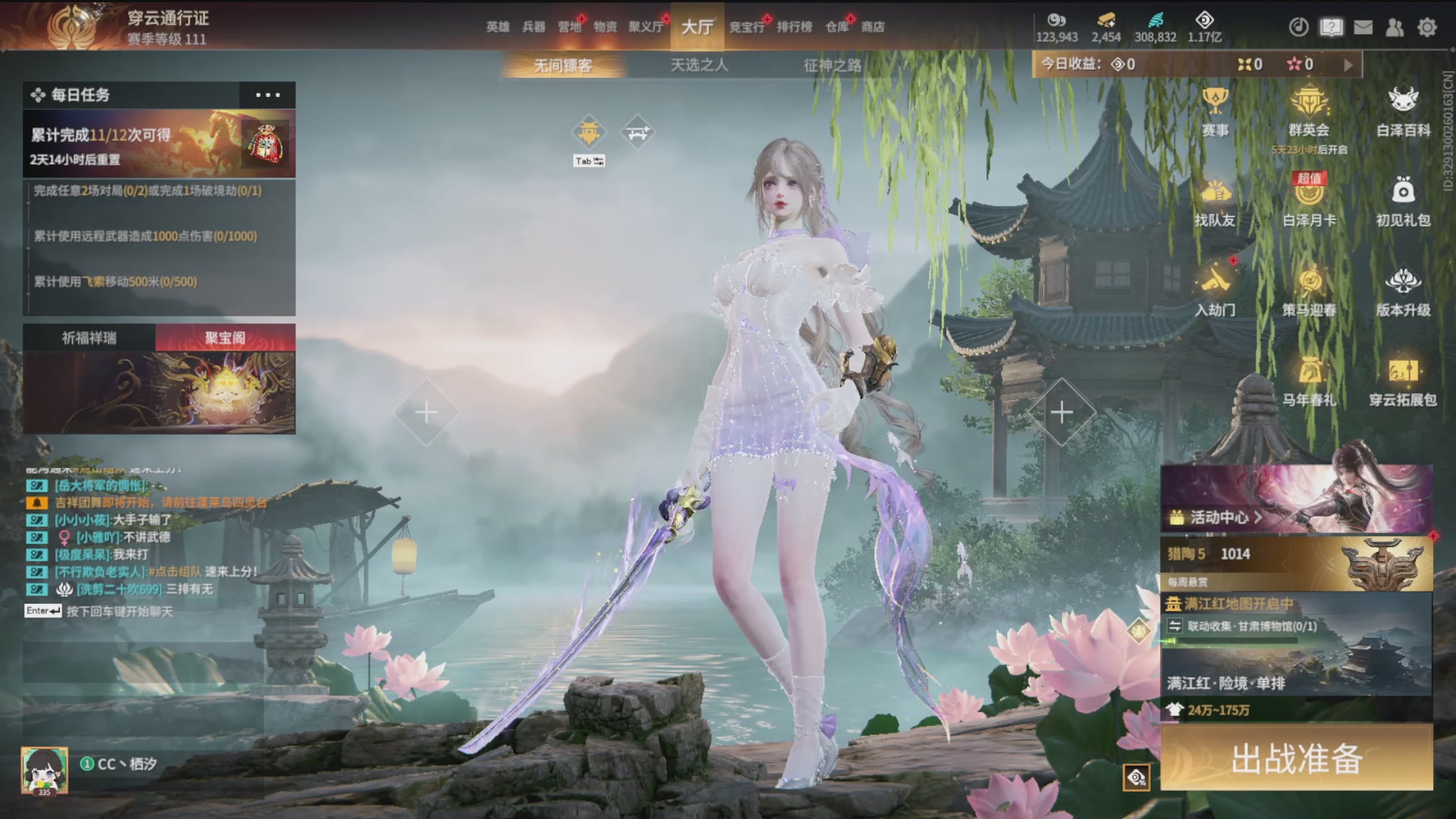Open the mail envelope icon
Image resolution: width=1456 pixels, height=819 pixels.
(1363, 28)
